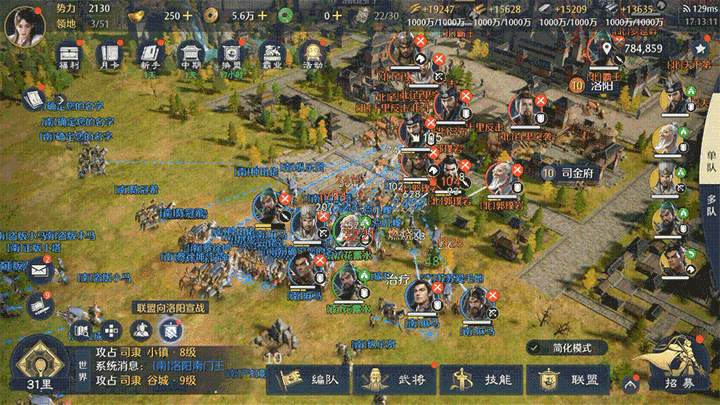The height and width of the screenshot is (405, 720).
Task: Toggle the 简化模式 simplified mode
Action: point(565,347)
